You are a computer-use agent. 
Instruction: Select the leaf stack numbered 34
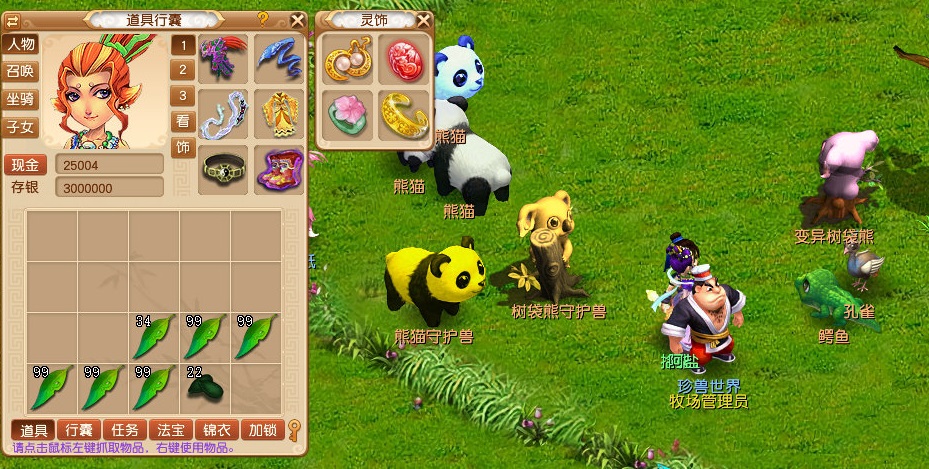point(154,336)
